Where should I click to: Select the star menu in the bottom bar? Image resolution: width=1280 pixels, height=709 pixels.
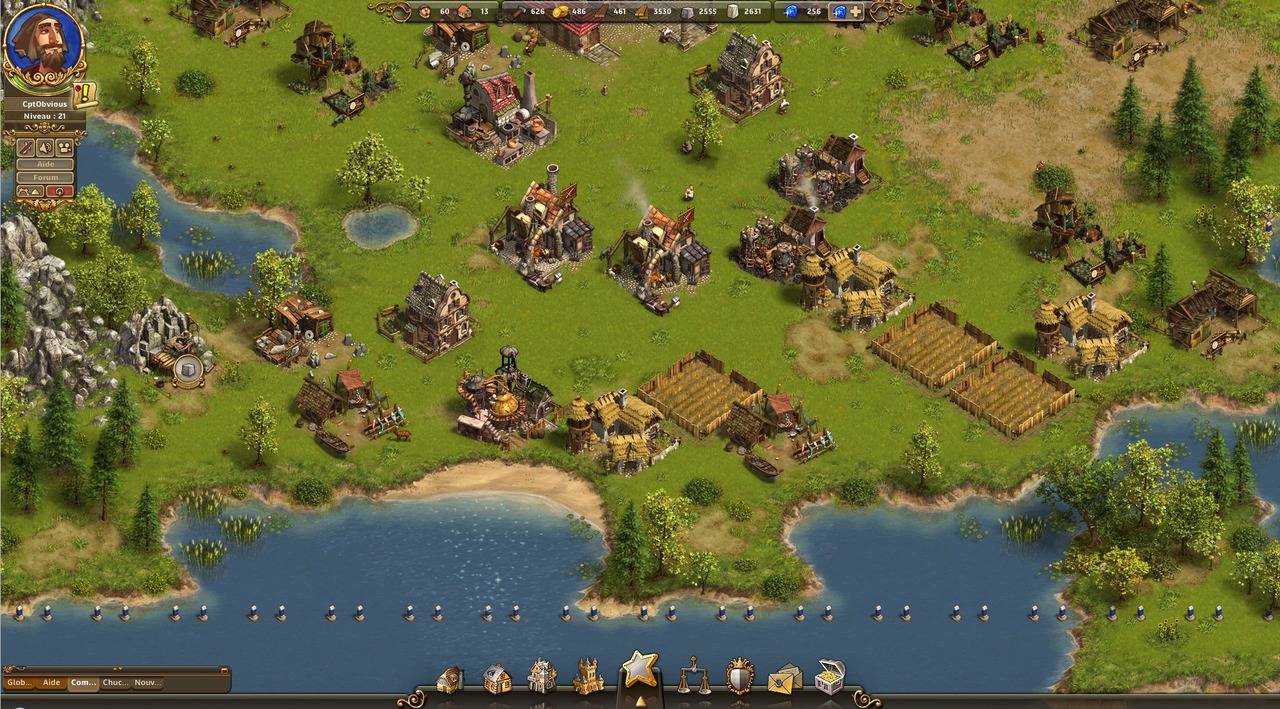coord(639,669)
